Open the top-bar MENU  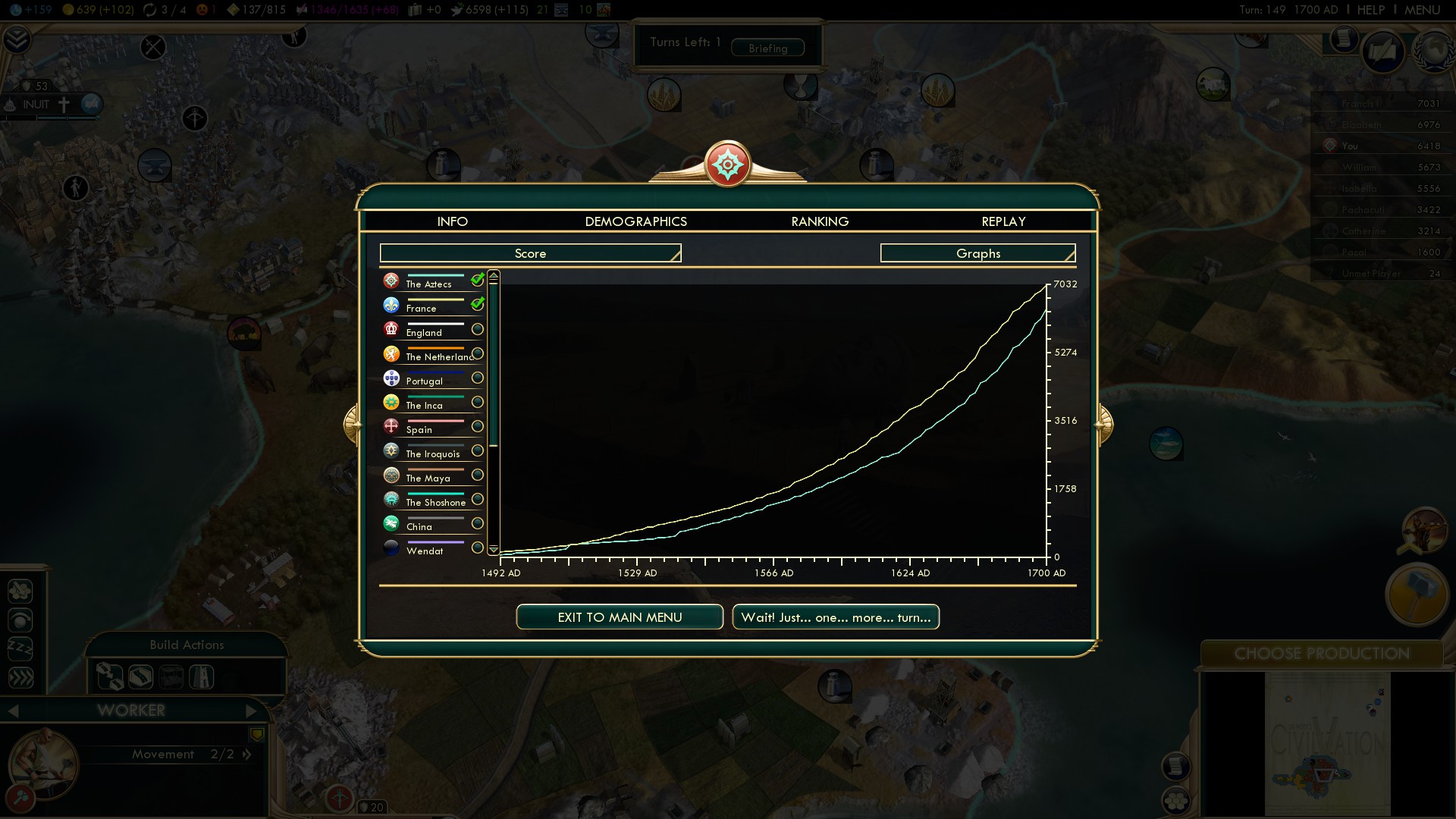(x=1422, y=10)
